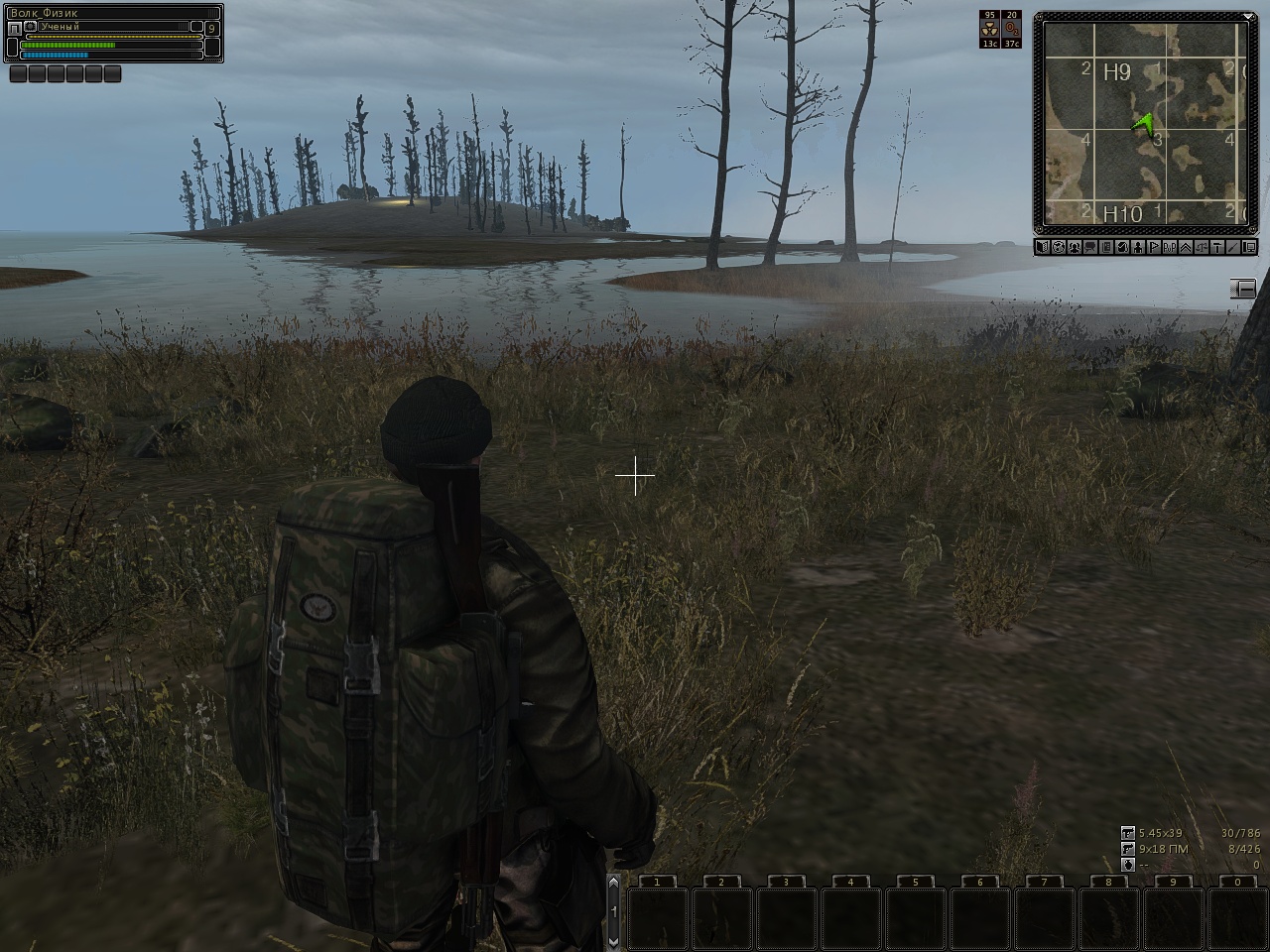Click the gear icon beside Ученый
The height and width of the screenshot is (952, 1270).
31,27
